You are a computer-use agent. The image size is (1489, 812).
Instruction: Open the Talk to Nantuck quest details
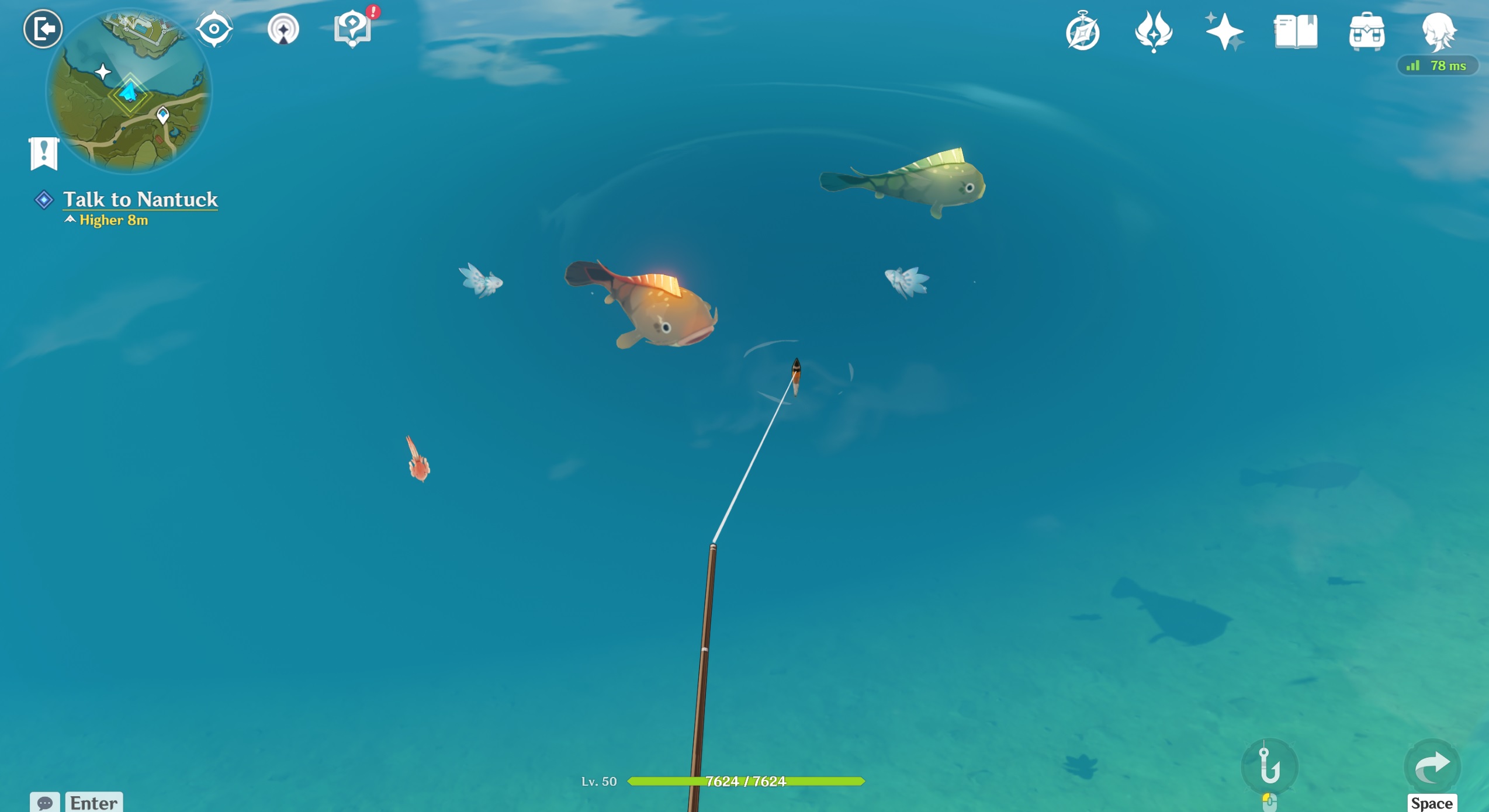pyautogui.click(x=140, y=199)
